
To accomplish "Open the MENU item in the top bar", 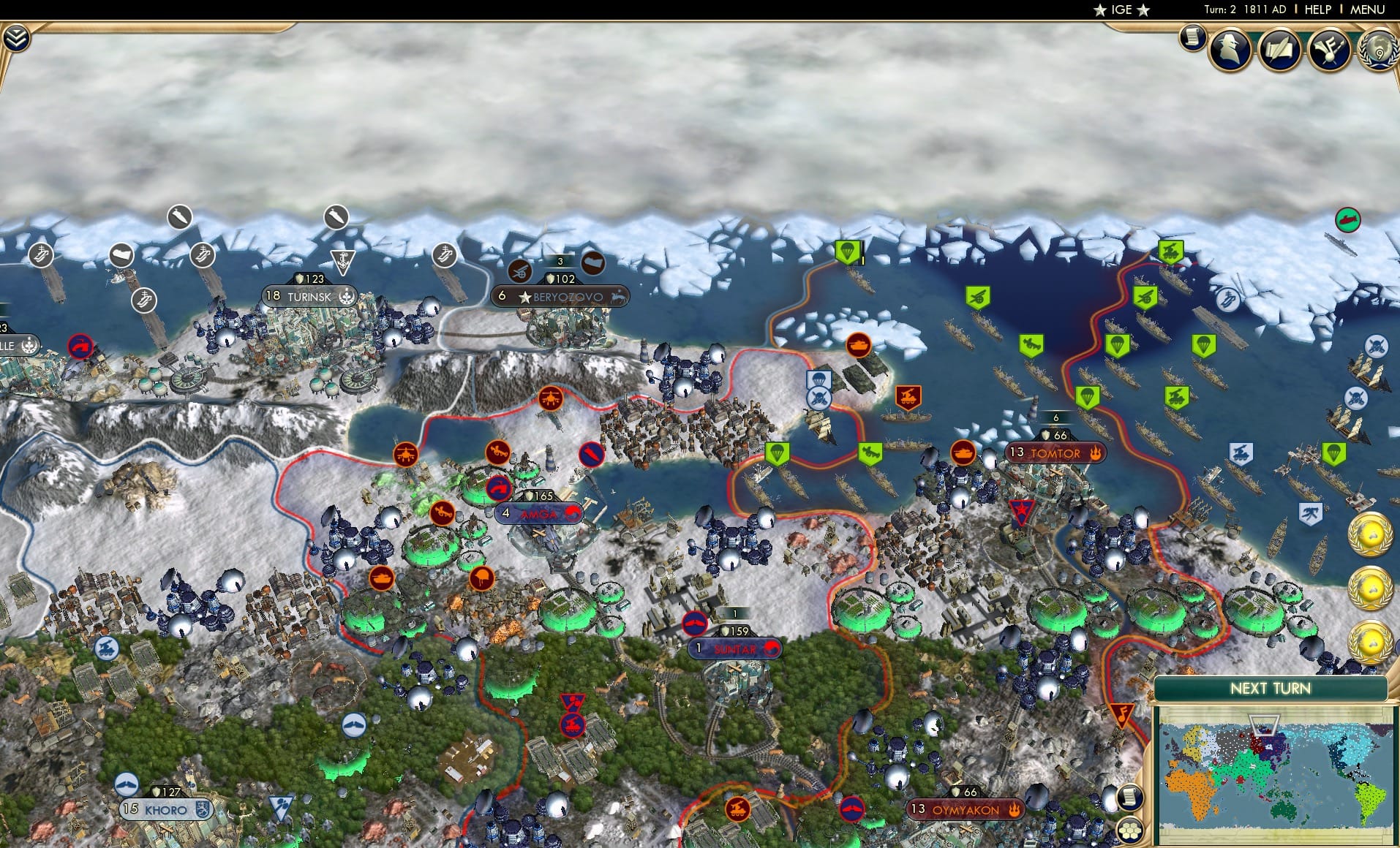I will [1369, 10].
